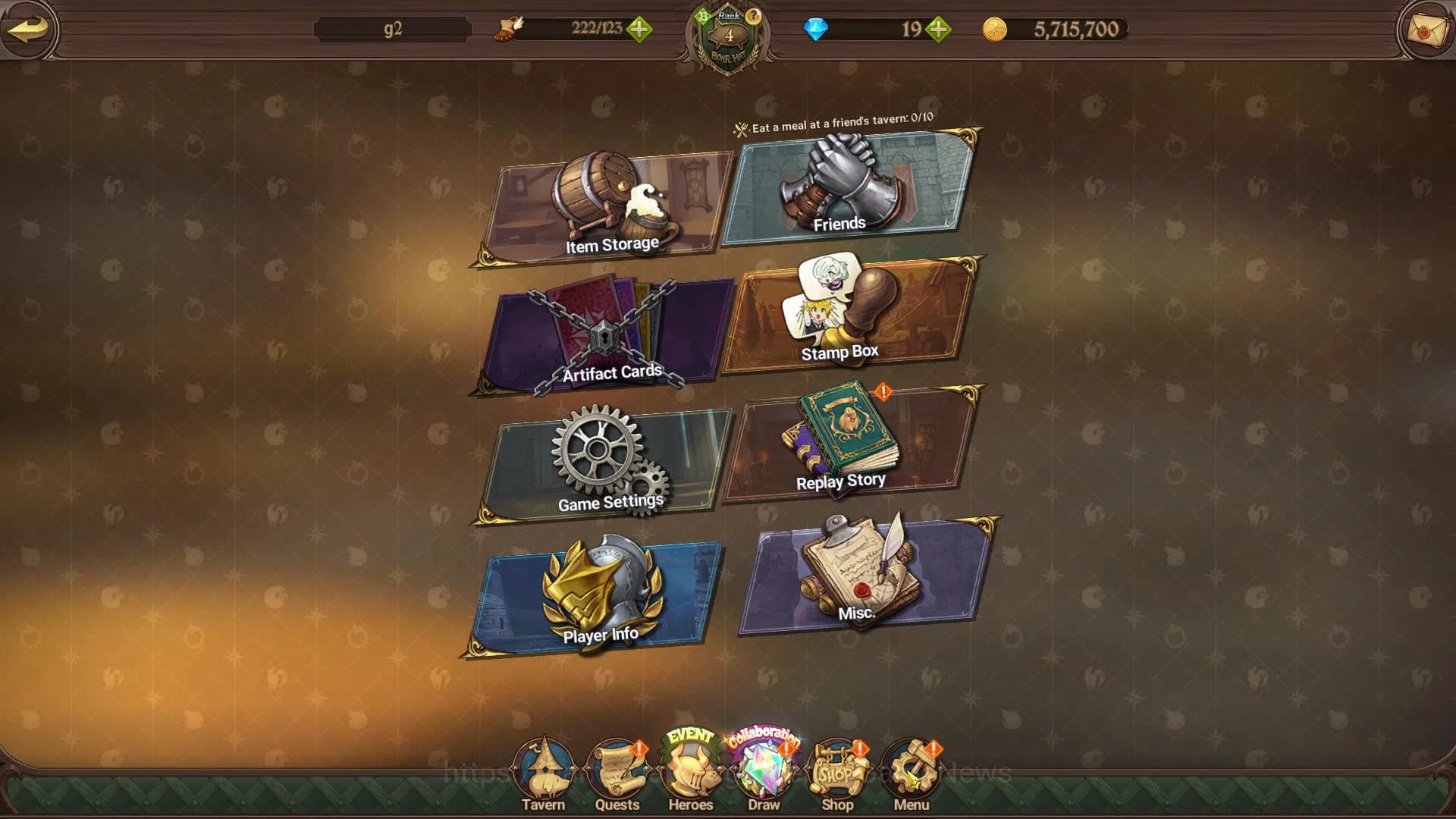Screen dimensions: 1456x819
Task: Select the Menu gear icon in the bottom bar
Action: (911, 775)
